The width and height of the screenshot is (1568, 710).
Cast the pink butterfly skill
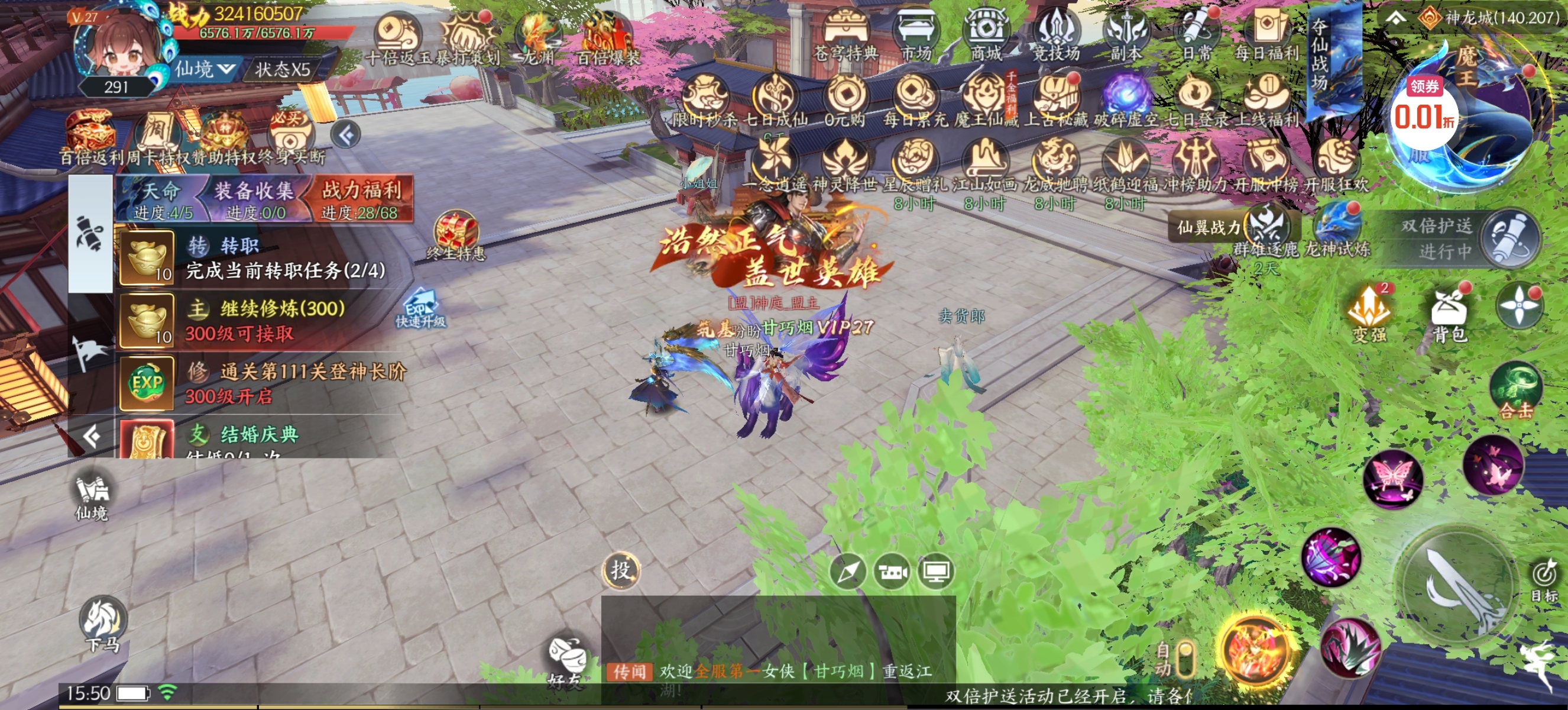(1393, 478)
